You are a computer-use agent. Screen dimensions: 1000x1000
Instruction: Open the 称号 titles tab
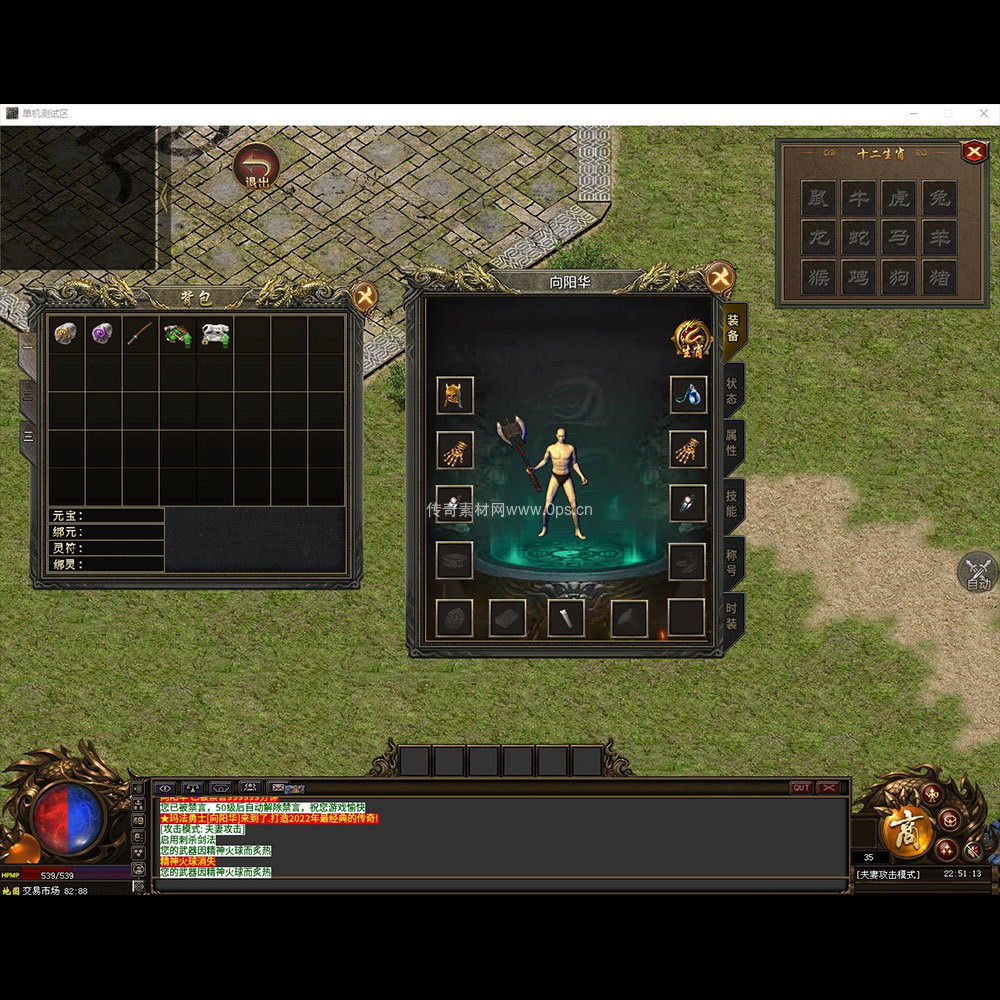[x=733, y=562]
